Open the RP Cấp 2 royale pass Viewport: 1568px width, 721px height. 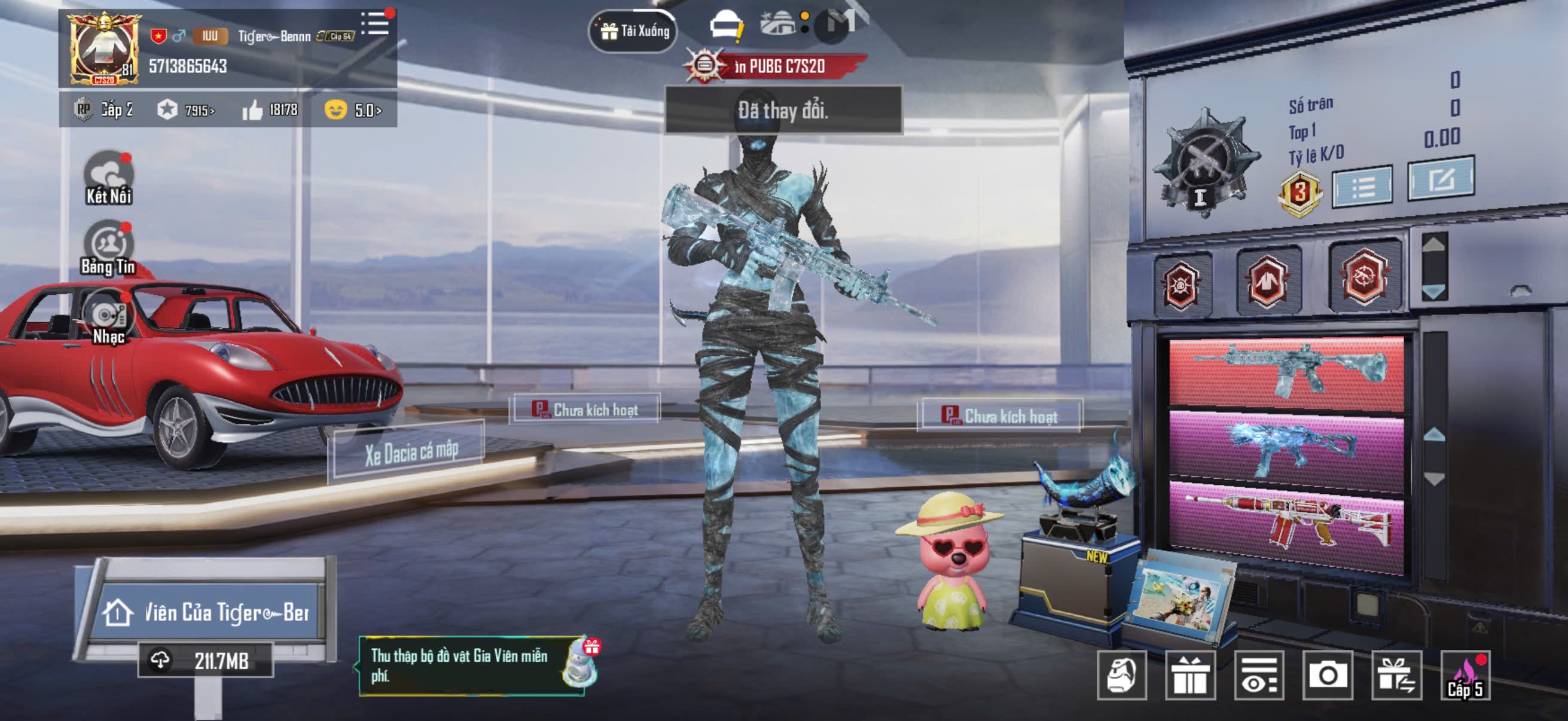[103, 110]
